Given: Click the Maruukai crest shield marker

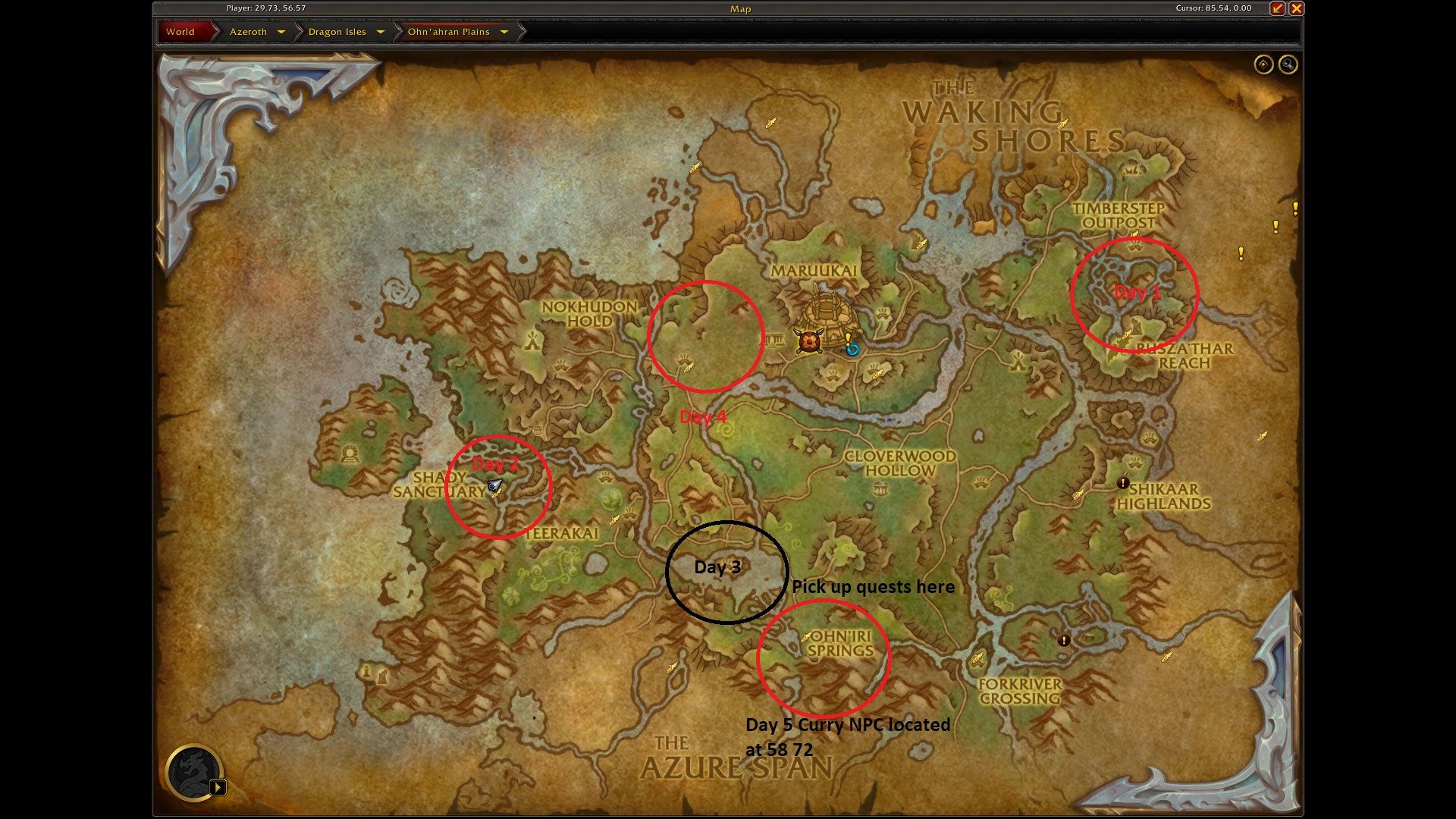Looking at the screenshot, I should (x=808, y=341).
